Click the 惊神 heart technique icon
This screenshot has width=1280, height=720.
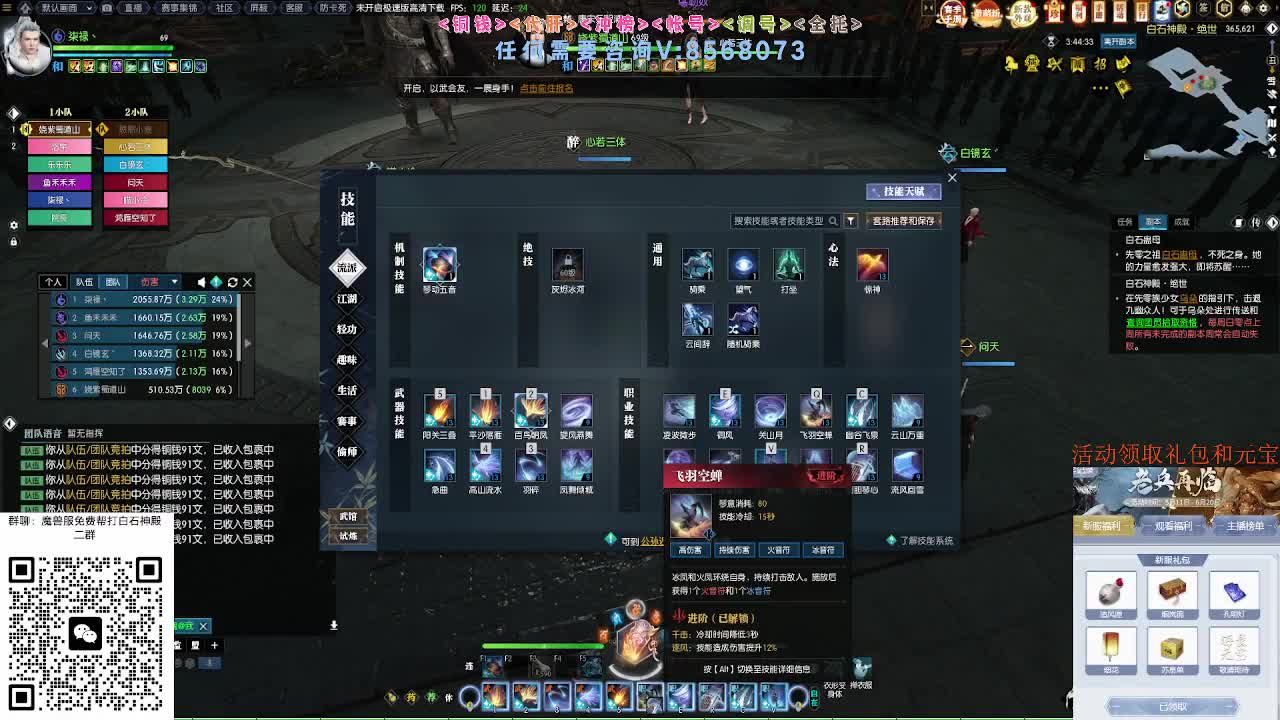click(871, 265)
